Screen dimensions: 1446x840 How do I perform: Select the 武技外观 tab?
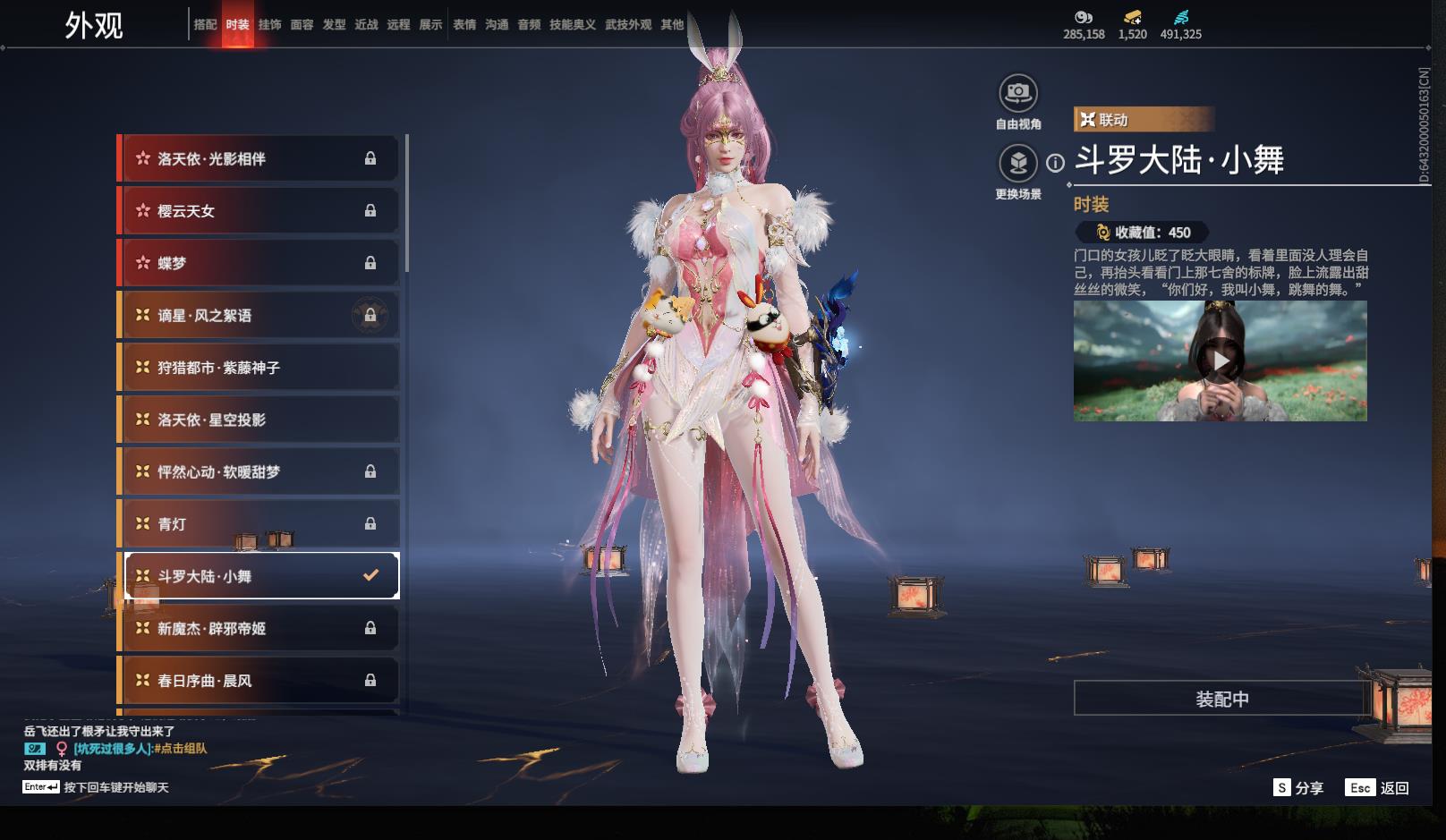pyautogui.click(x=627, y=25)
